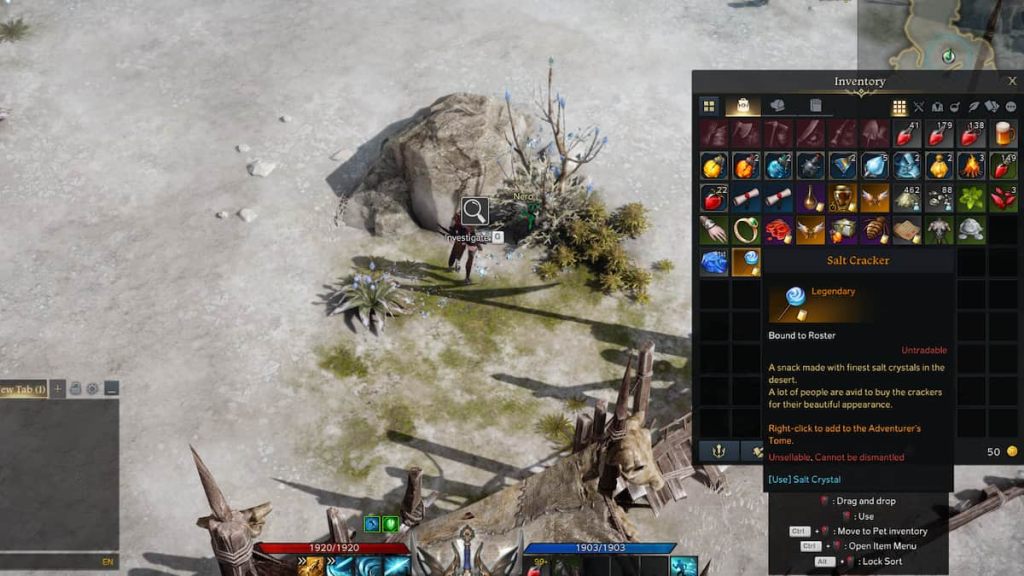The width and height of the screenshot is (1024, 576).
Task: Click the Investigate magnifying glass prompt
Action: [474, 211]
